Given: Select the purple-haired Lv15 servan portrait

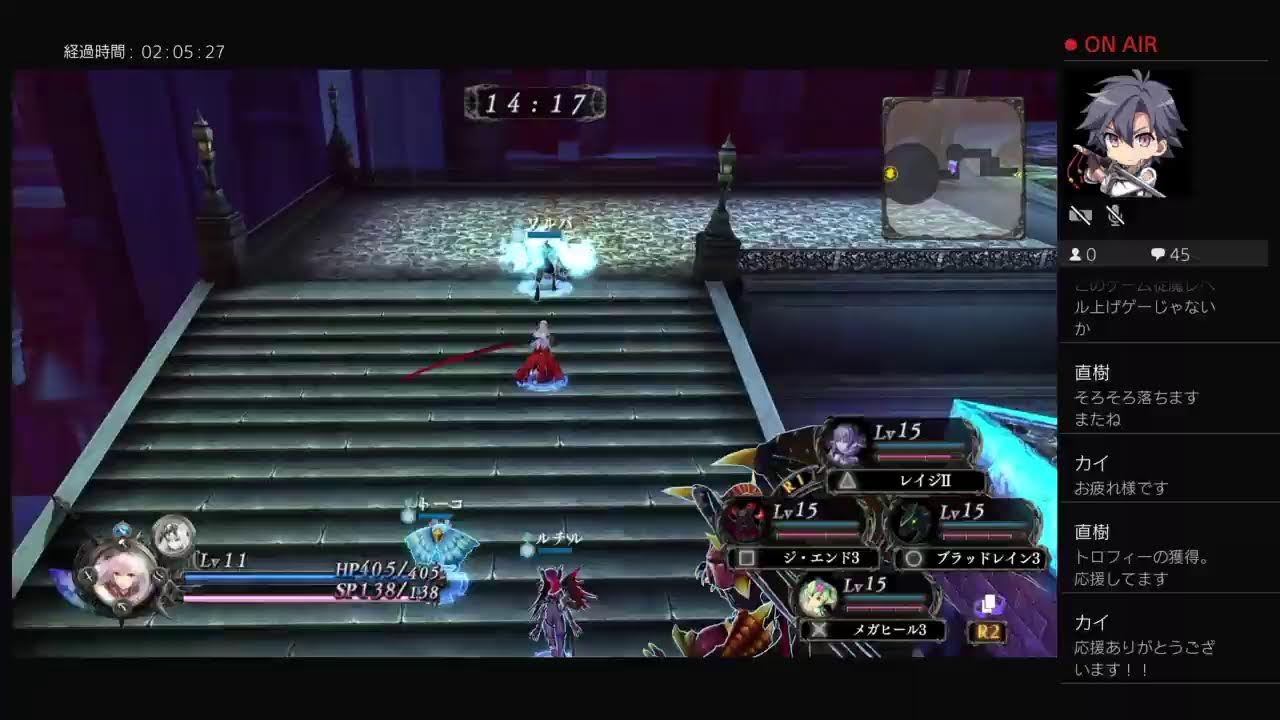Looking at the screenshot, I should tap(843, 442).
